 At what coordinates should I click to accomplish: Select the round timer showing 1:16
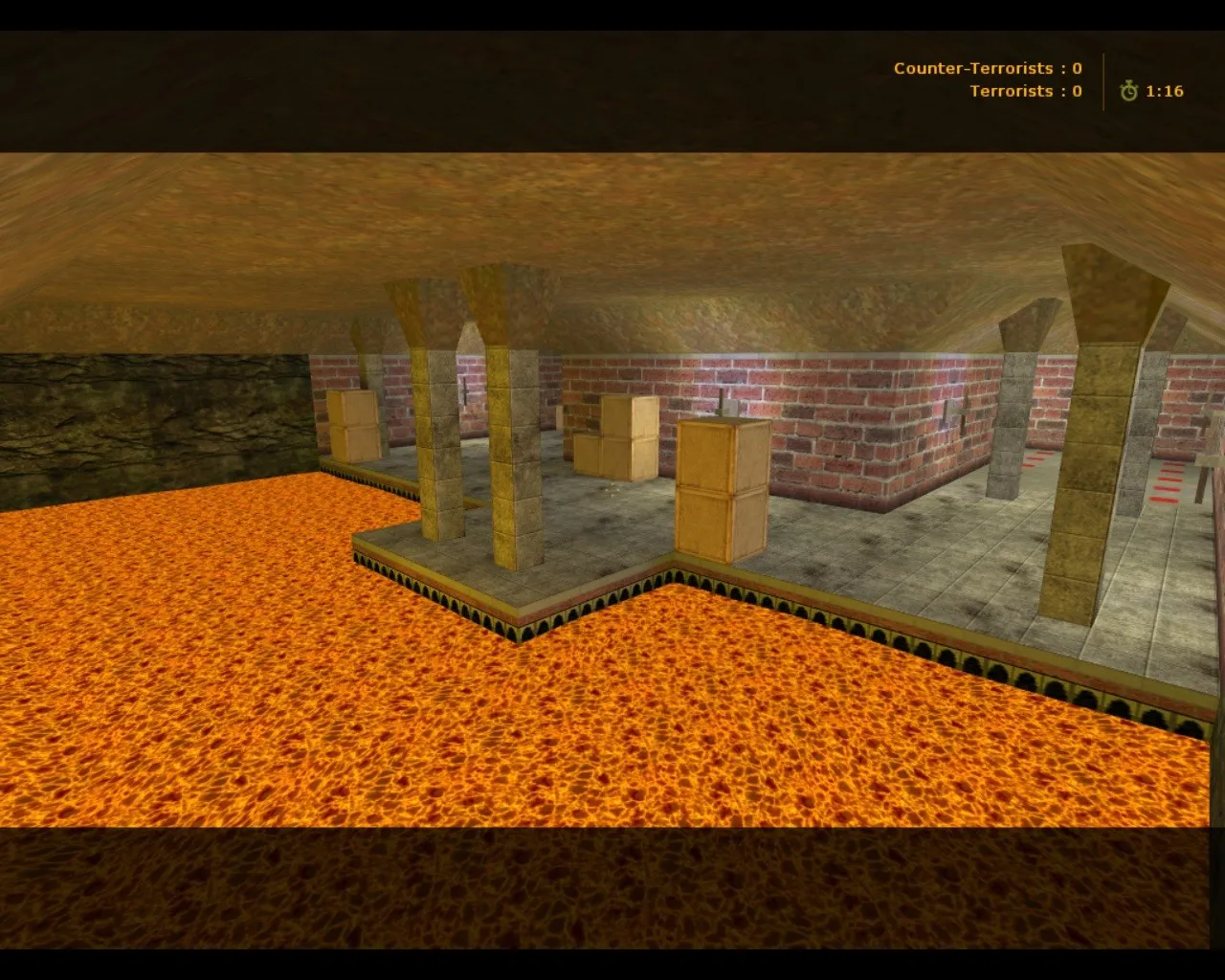pyautogui.click(x=1163, y=91)
